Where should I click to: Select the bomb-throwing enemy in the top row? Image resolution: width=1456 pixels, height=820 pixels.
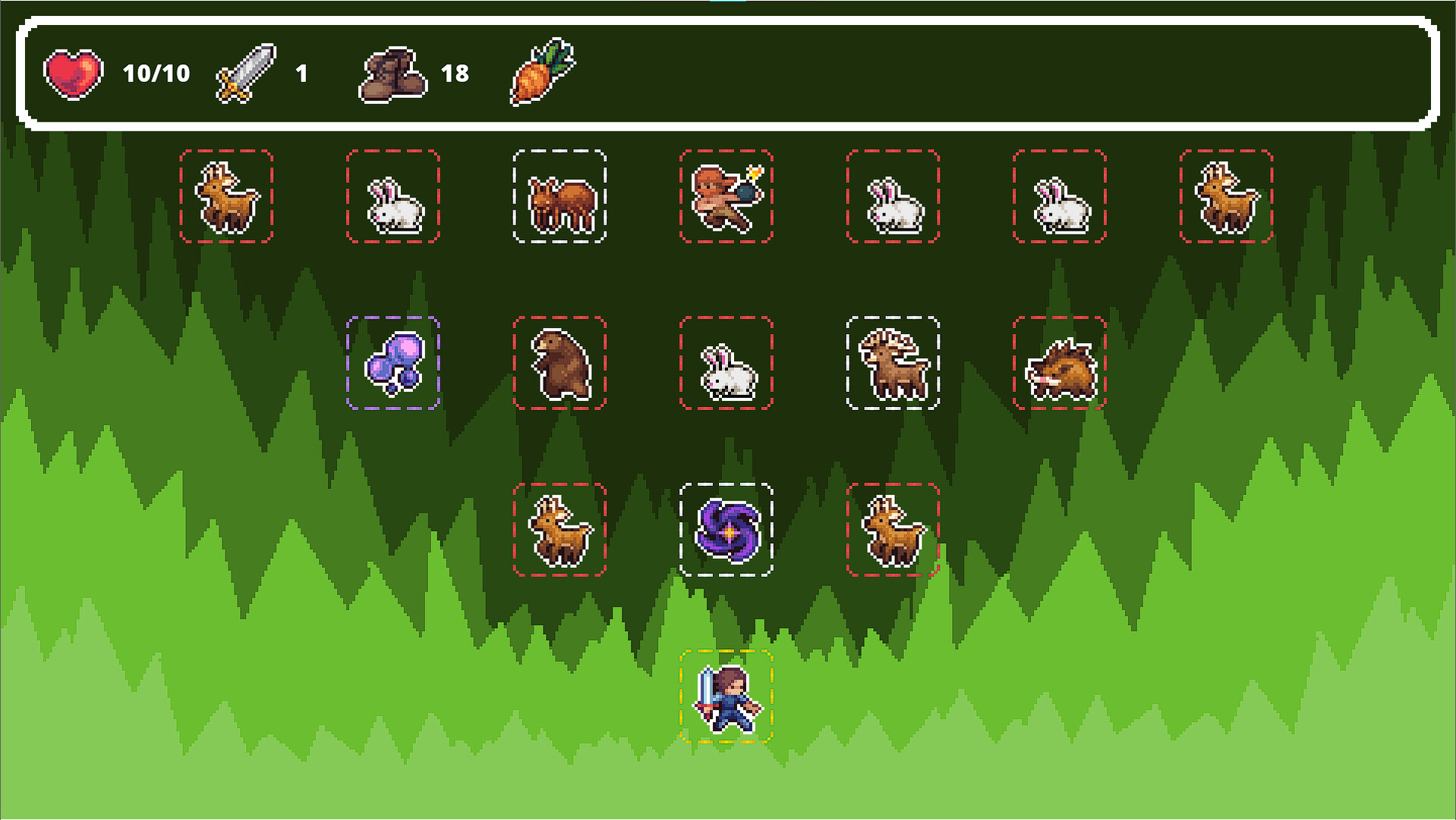point(726,196)
